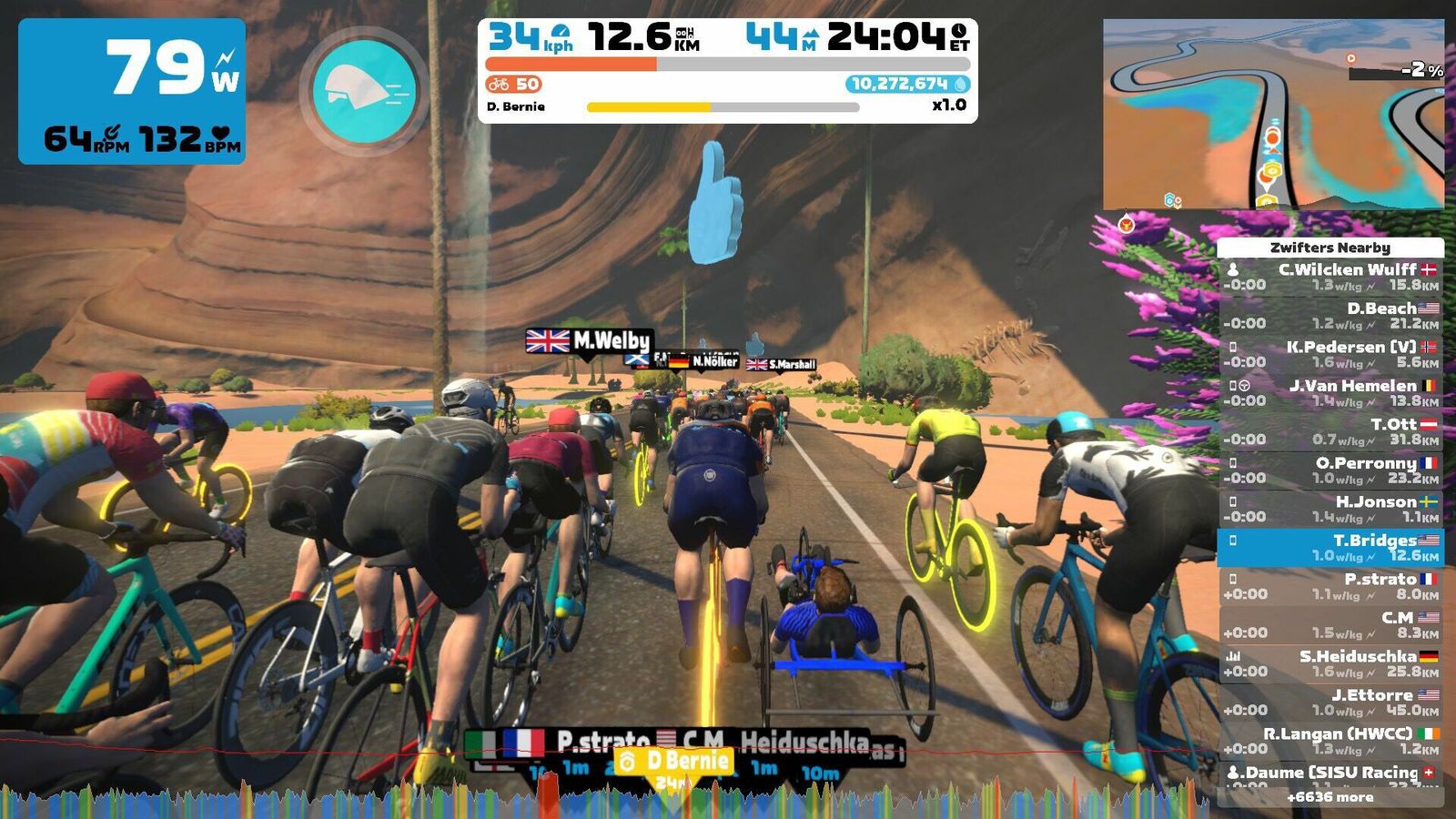Show the +6636 more riders

tap(1330, 797)
